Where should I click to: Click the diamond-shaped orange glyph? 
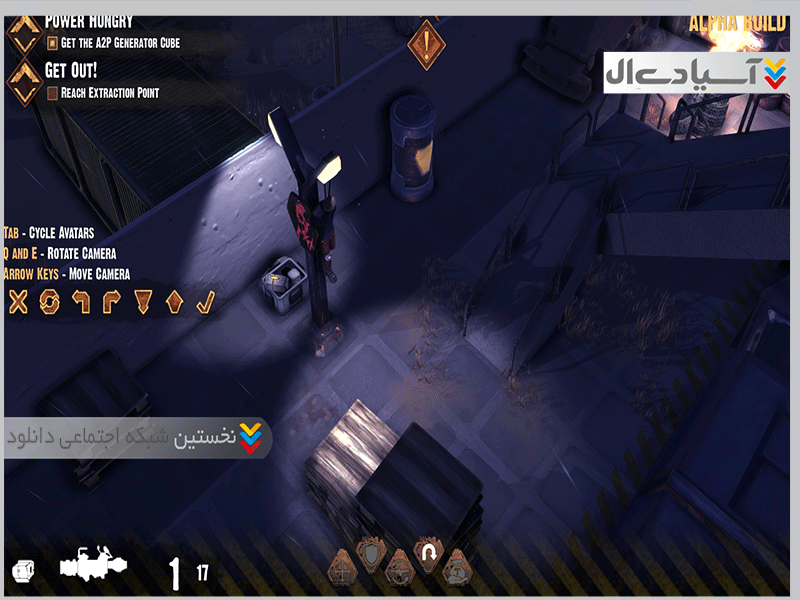click(174, 300)
